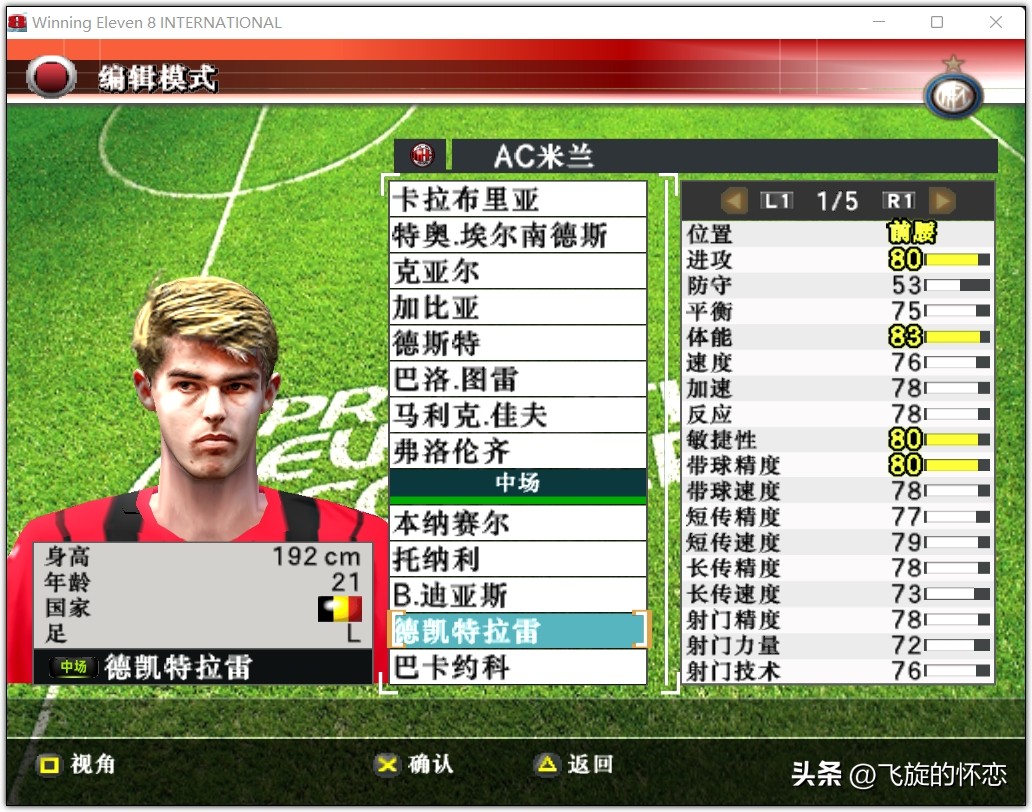
Task: Select 卡拉布里亚 in the player list
Action: click(518, 199)
